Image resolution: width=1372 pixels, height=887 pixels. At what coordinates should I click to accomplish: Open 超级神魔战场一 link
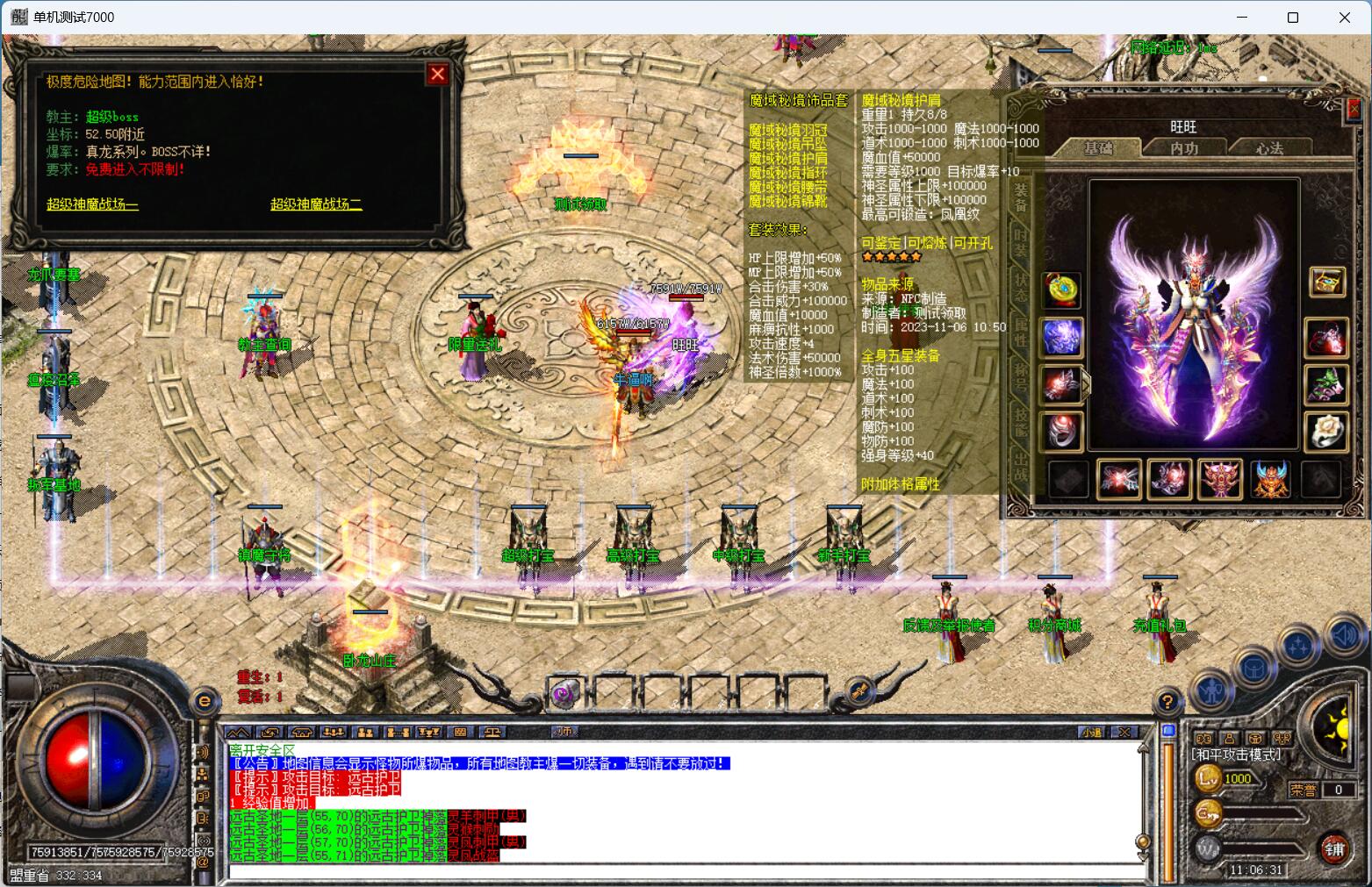[92, 204]
